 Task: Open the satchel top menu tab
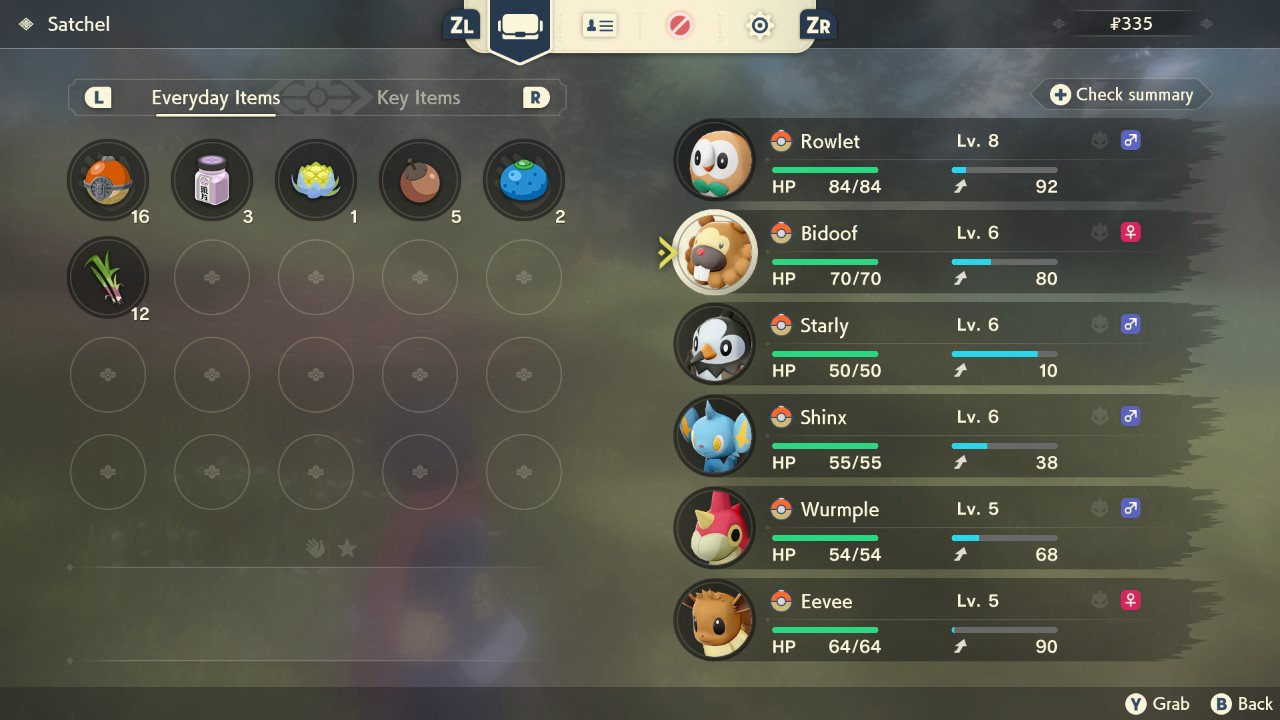520,26
